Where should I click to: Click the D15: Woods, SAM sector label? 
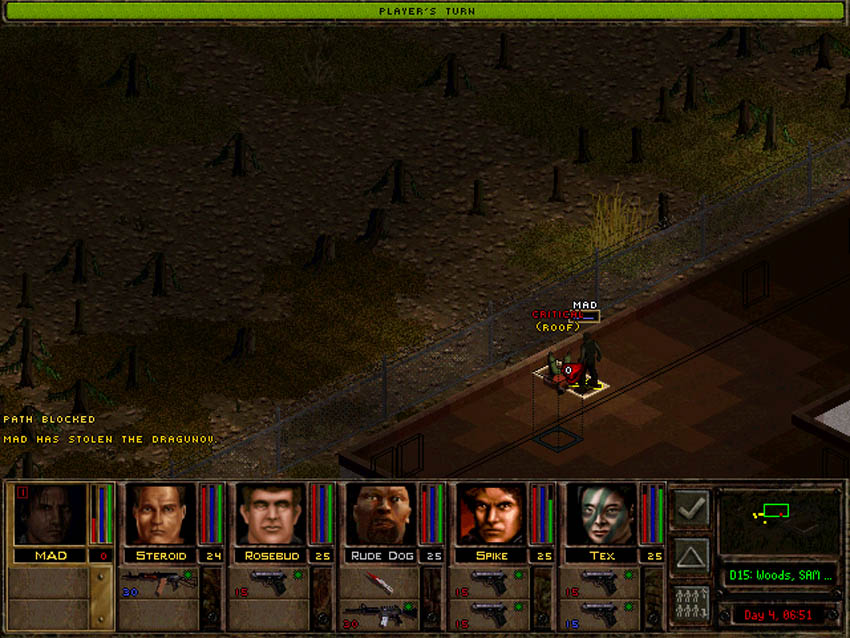click(779, 578)
